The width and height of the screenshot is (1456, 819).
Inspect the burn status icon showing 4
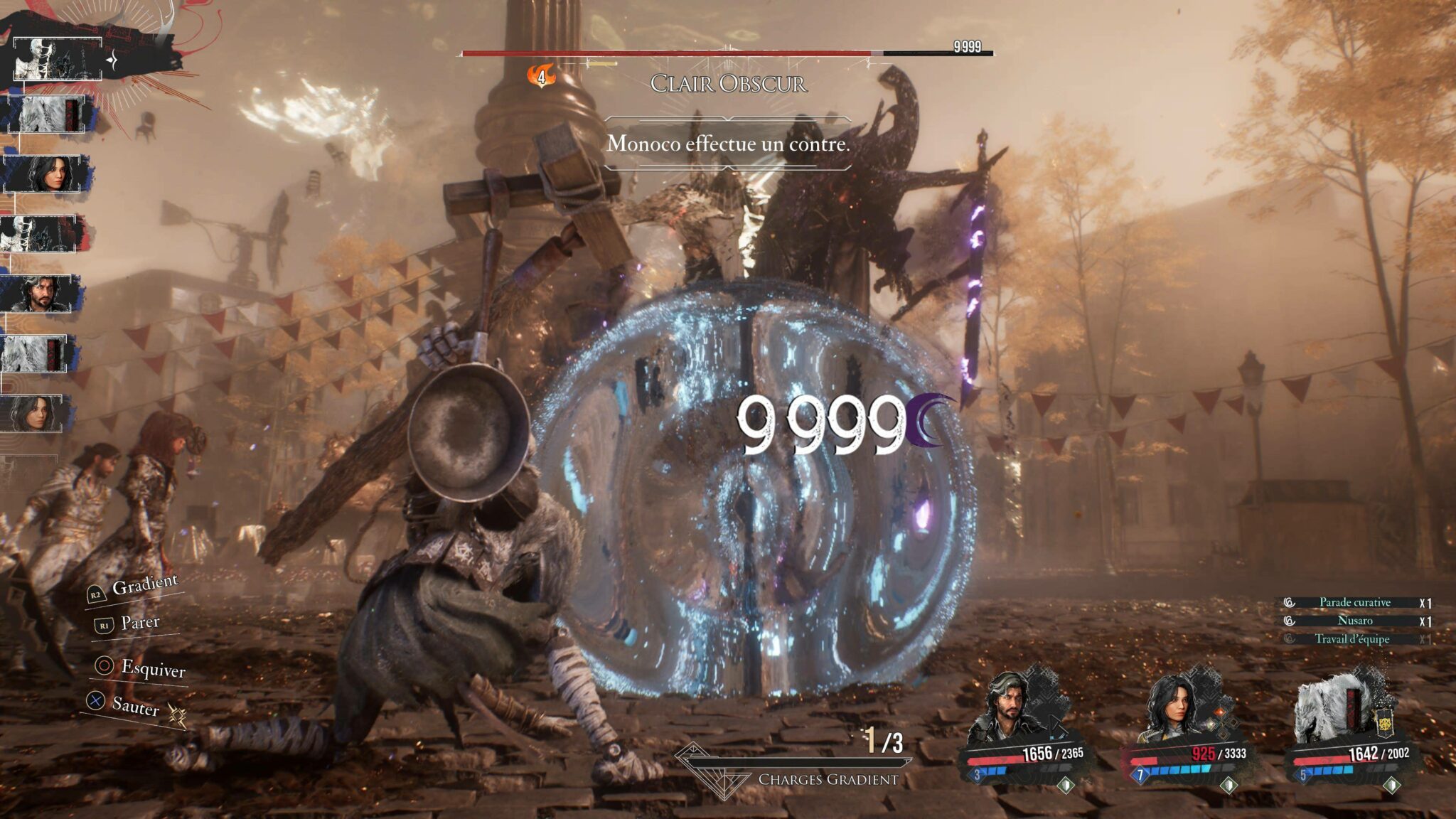pyautogui.click(x=541, y=75)
